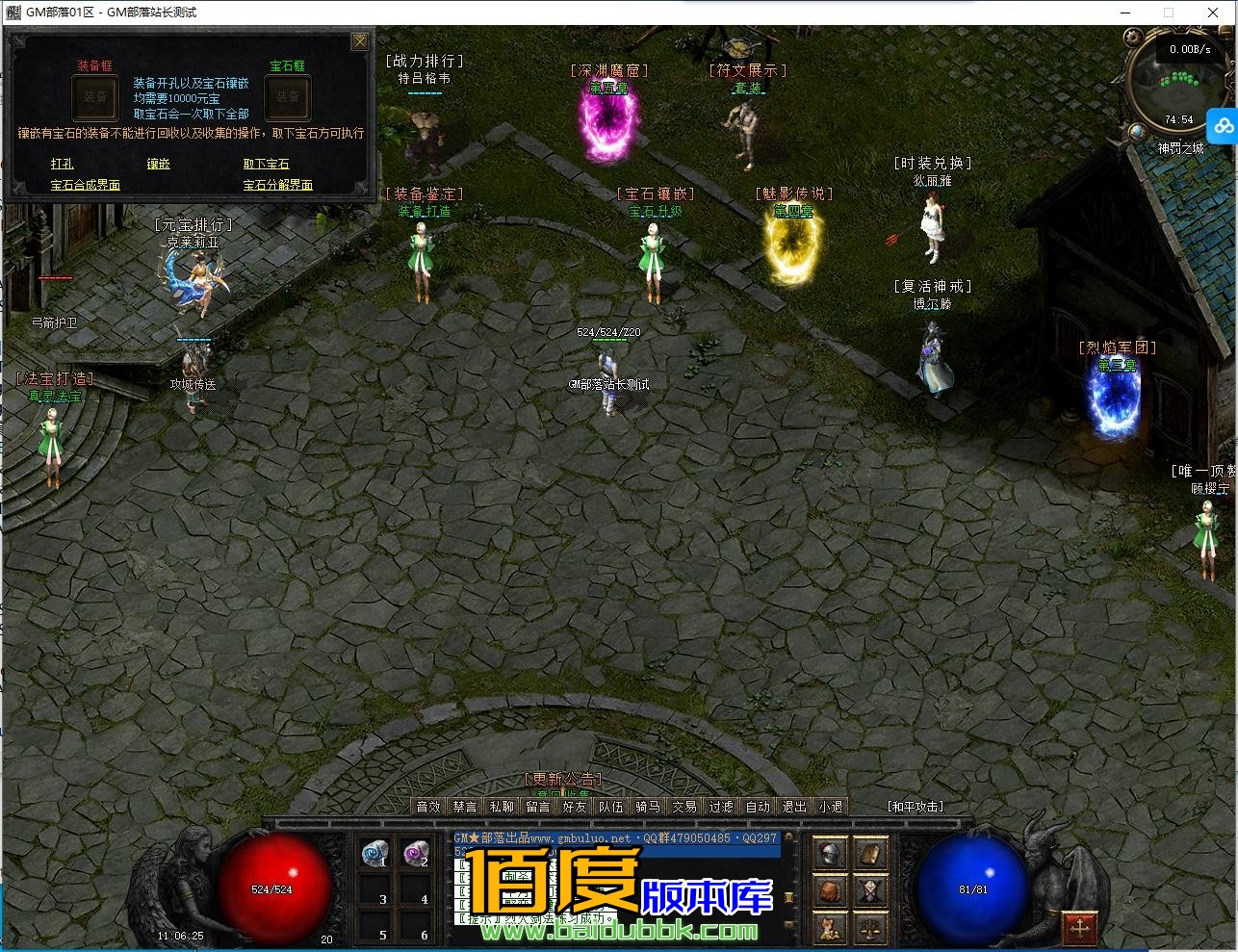Open the skill book panel

(x=868, y=854)
